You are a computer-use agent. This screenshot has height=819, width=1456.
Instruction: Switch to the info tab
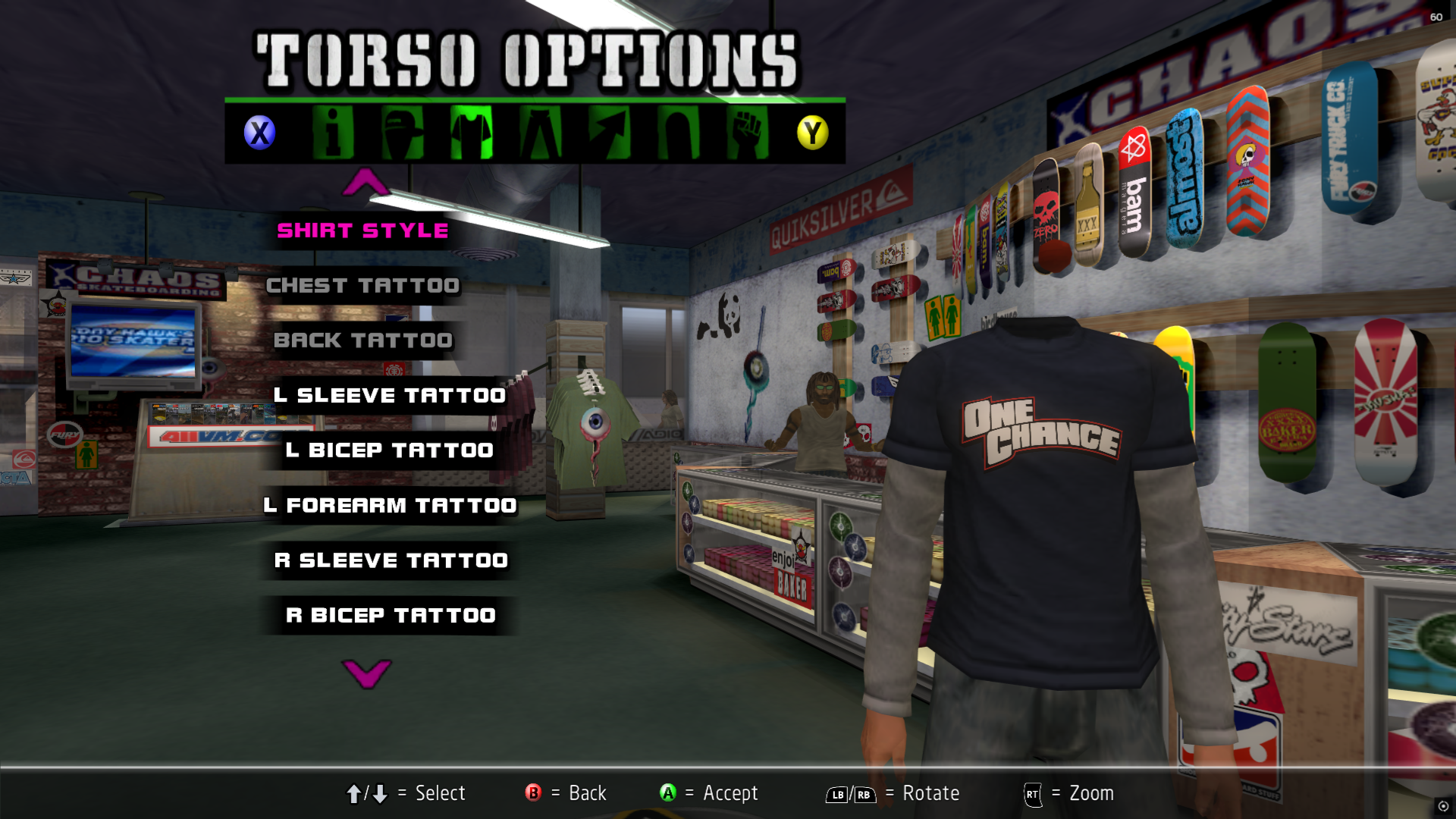tap(333, 133)
